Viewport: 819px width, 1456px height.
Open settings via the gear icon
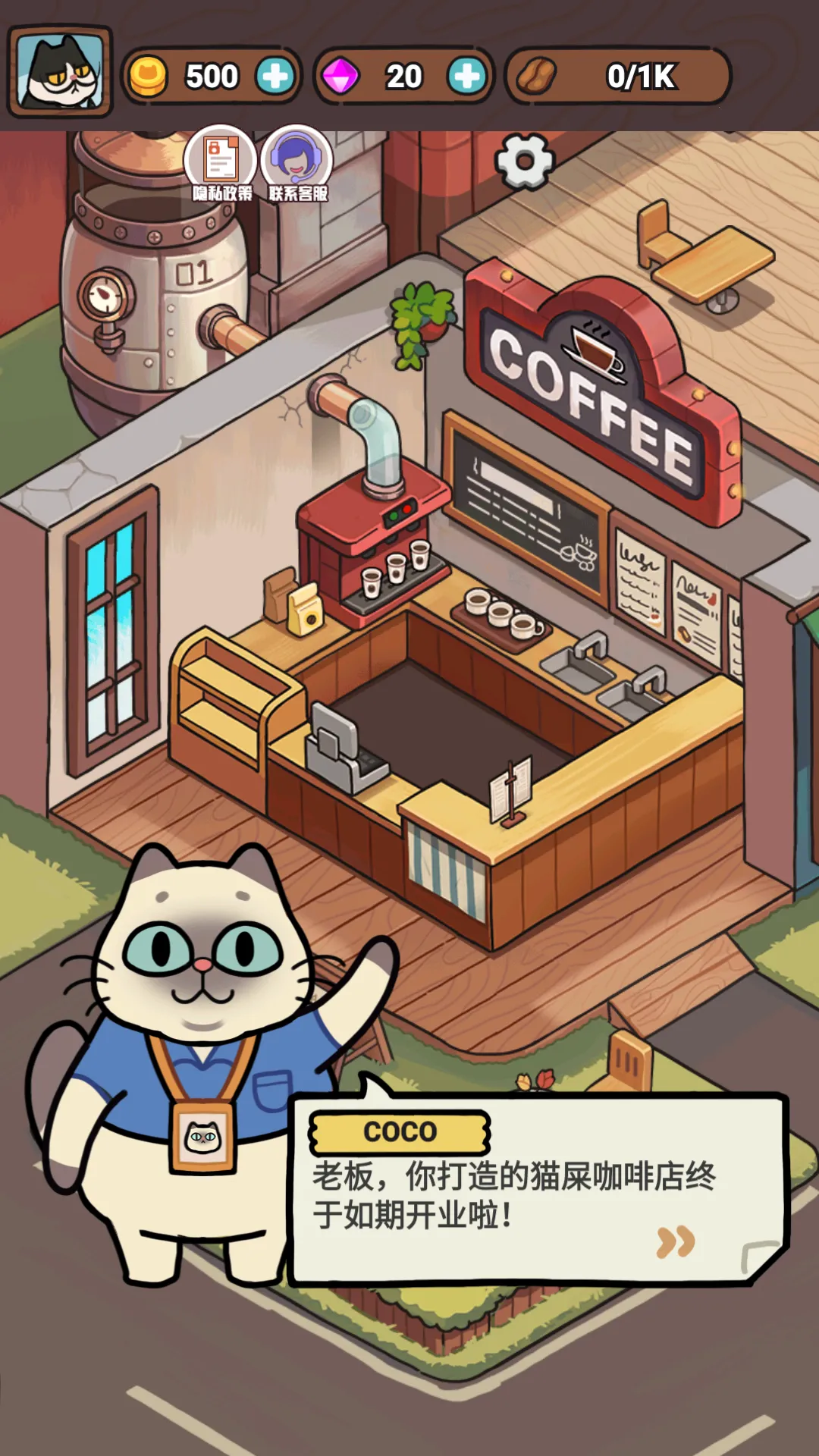524,162
